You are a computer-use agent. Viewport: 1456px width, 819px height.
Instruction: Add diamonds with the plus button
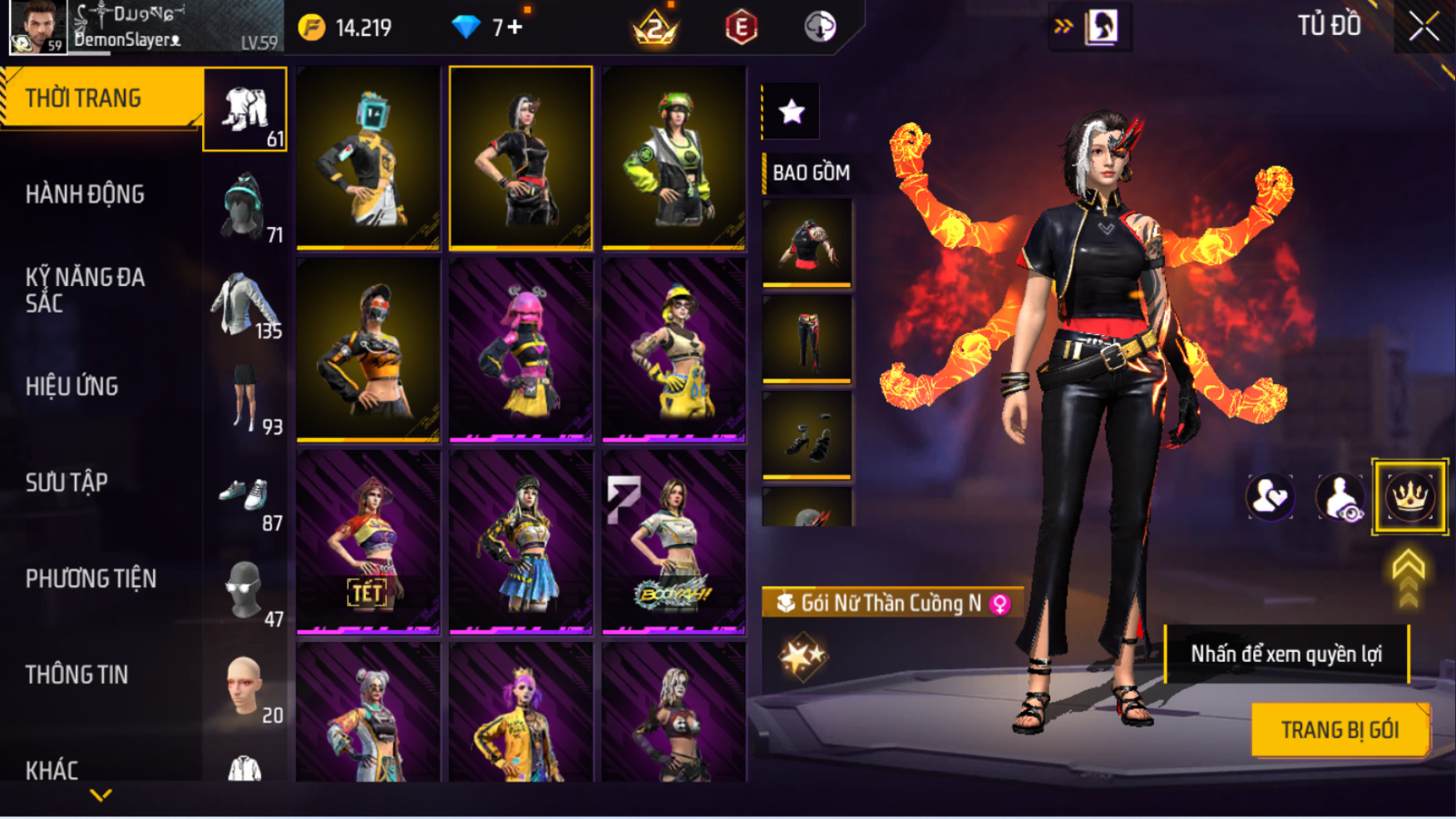515,27
